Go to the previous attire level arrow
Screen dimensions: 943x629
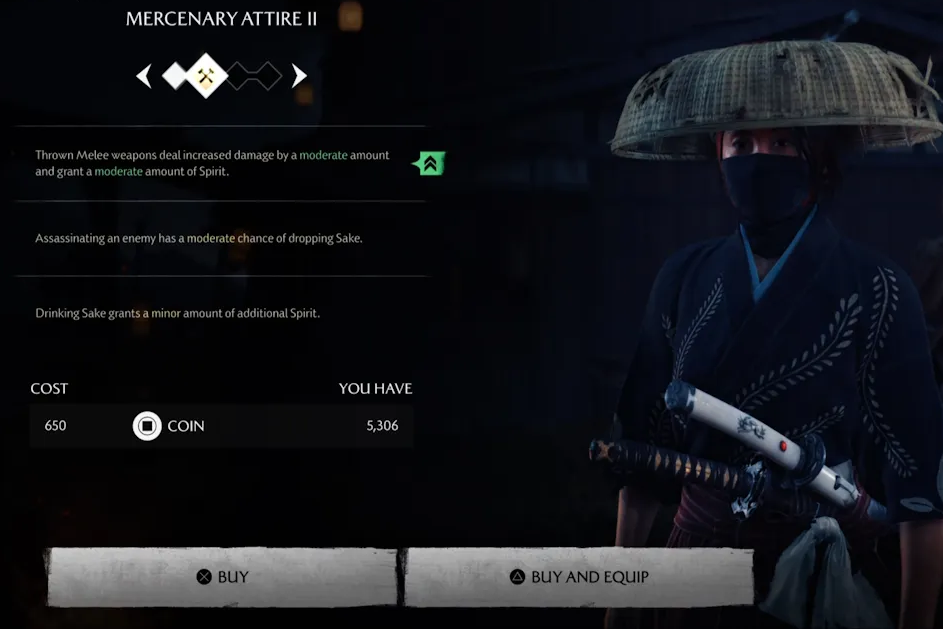[144, 76]
